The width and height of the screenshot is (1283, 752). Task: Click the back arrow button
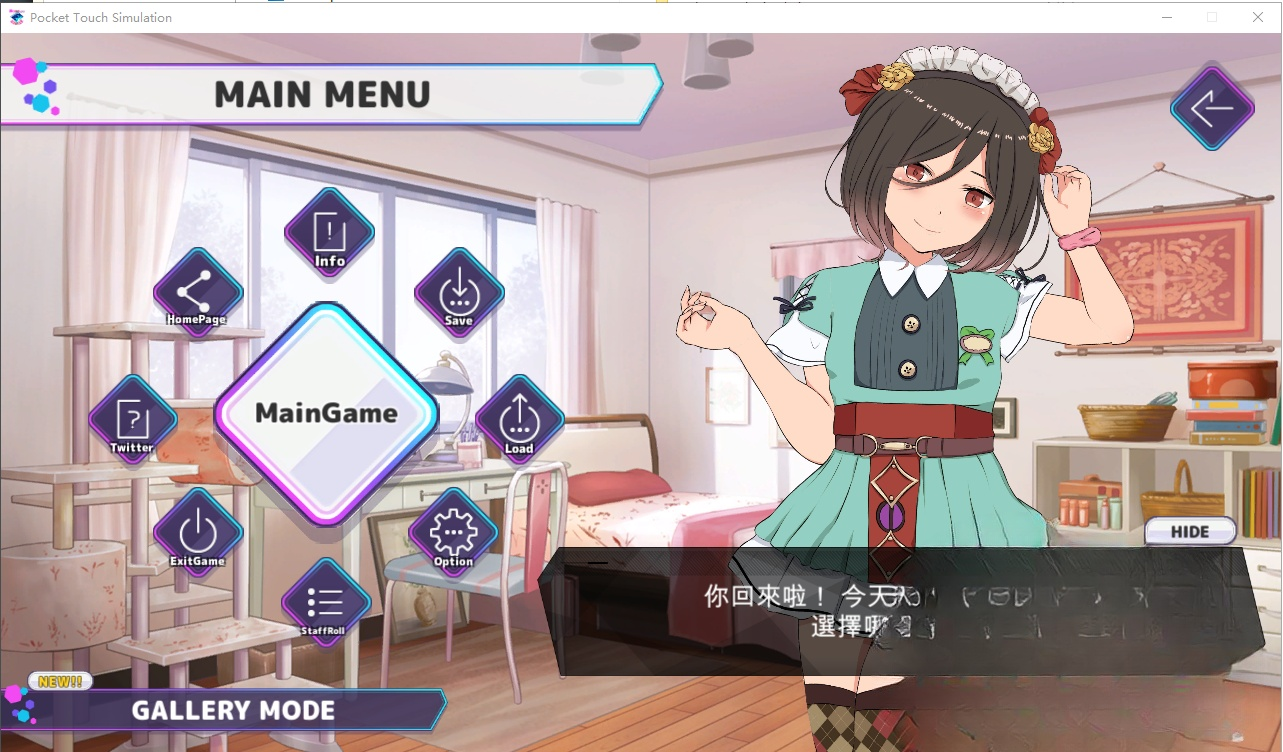click(1212, 109)
